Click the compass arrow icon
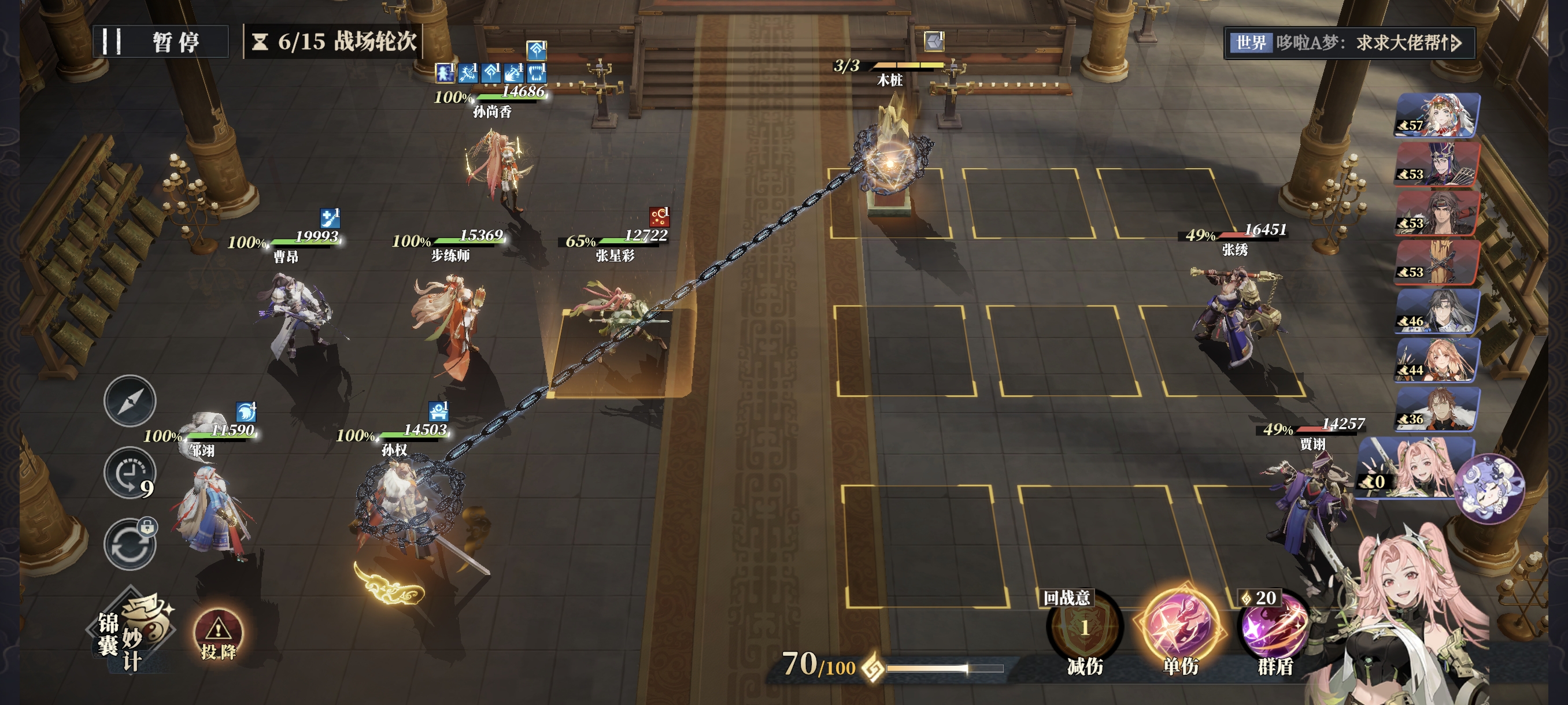Viewport: 1568px width, 705px height. tap(130, 401)
